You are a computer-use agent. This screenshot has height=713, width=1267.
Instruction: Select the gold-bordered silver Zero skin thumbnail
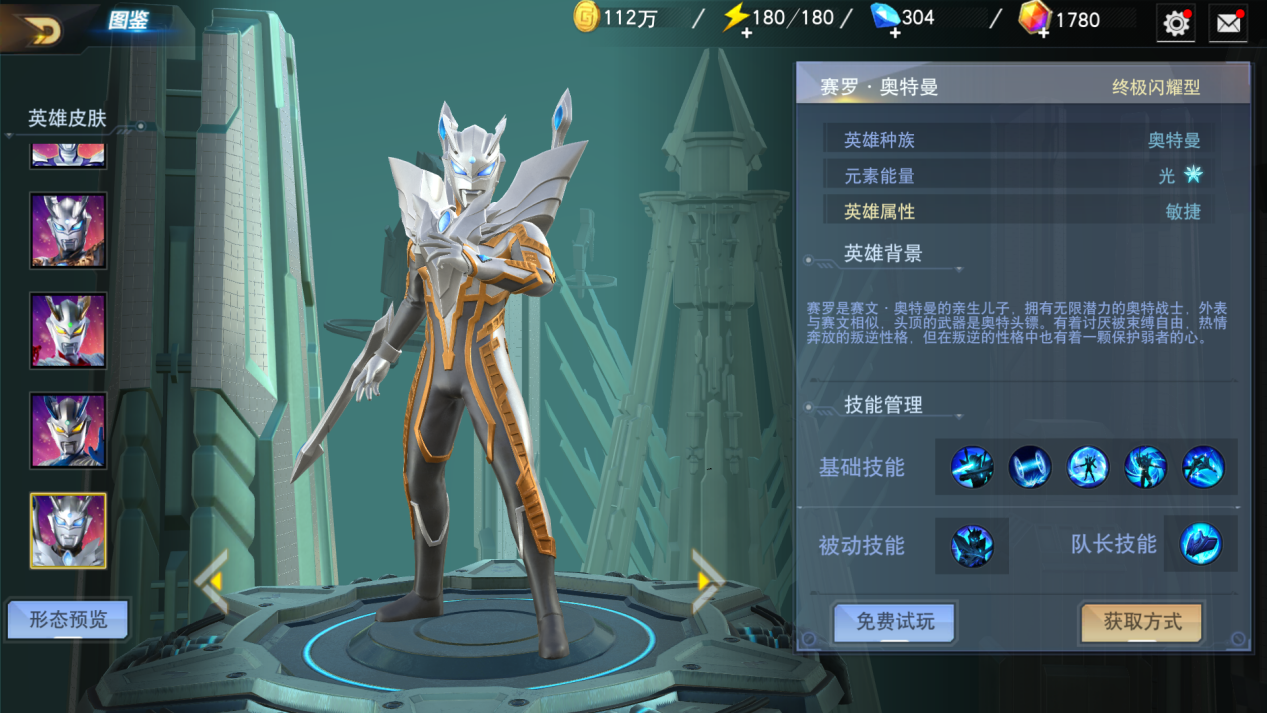(x=68, y=531)
